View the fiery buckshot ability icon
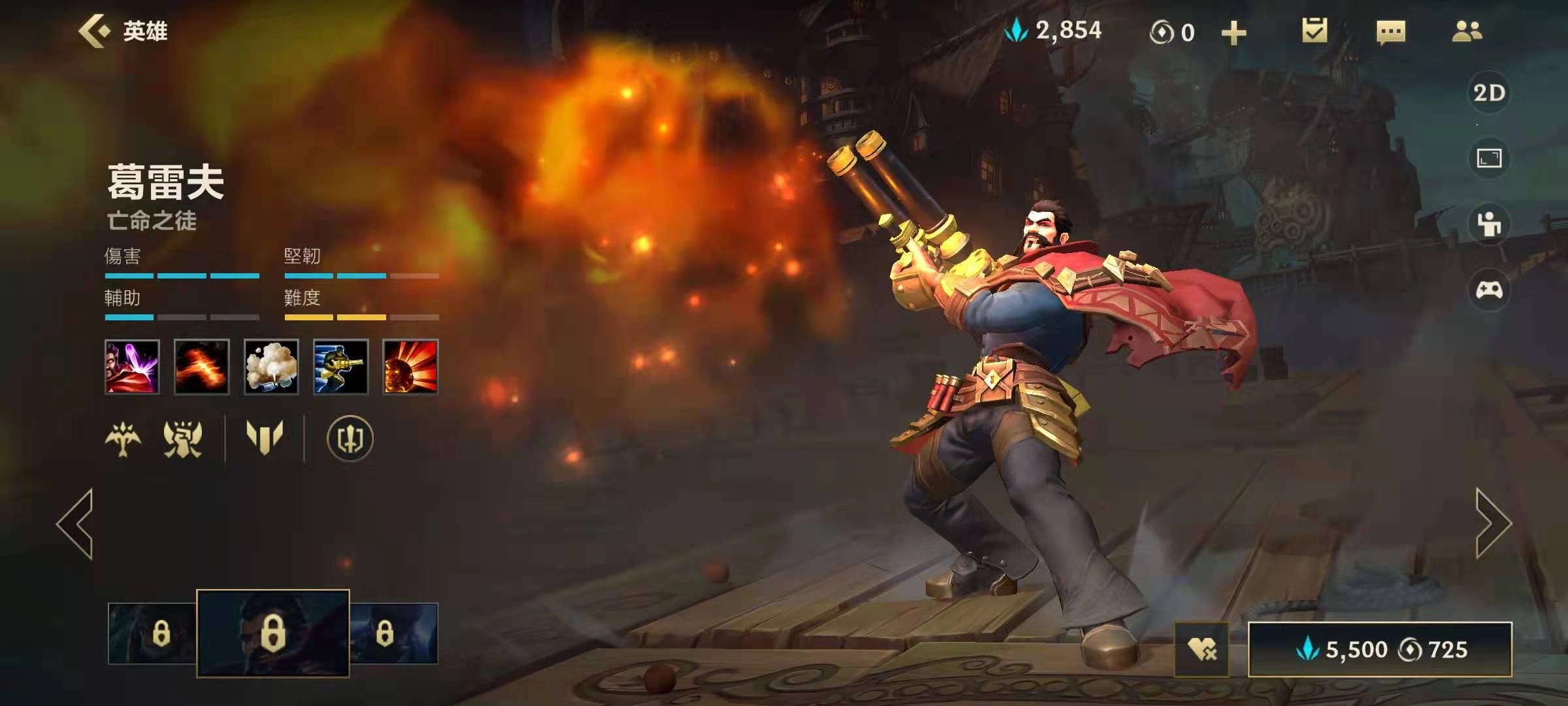Image resolution: width=1568 pixels, height=706 pixels. (202, 367)
